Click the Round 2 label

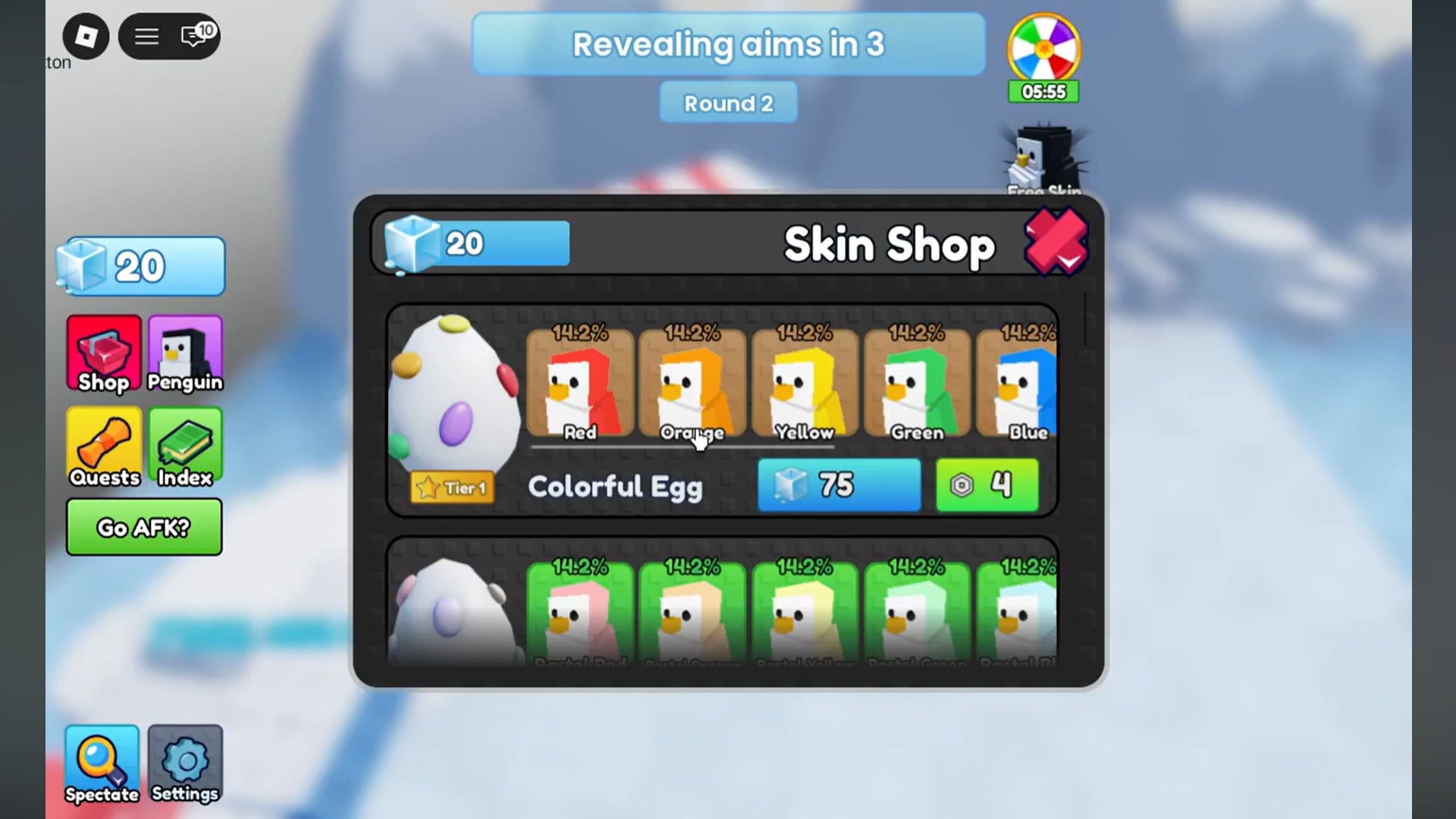pyautogui.click(x=727, y=102)
